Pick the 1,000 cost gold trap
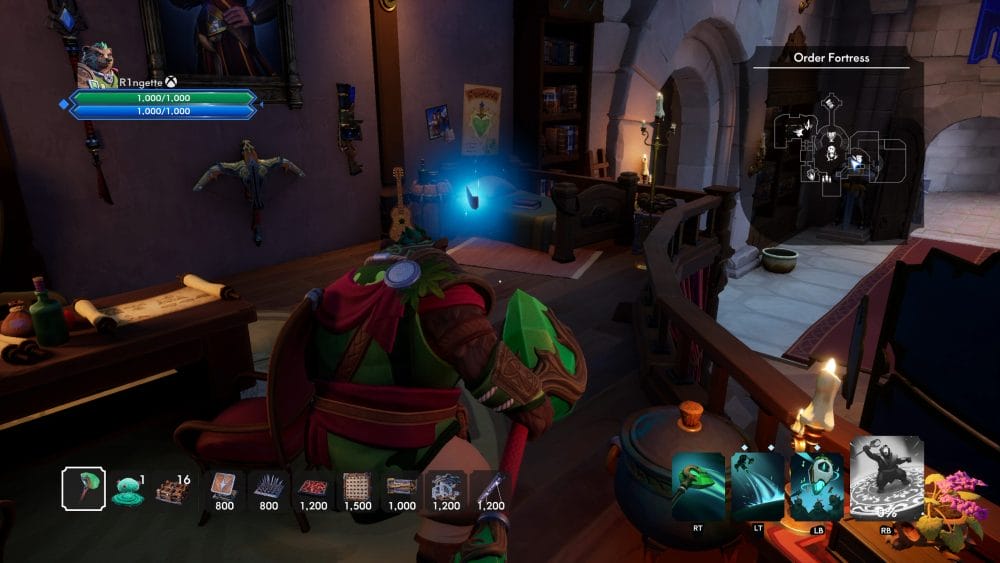 coord(402,487)
